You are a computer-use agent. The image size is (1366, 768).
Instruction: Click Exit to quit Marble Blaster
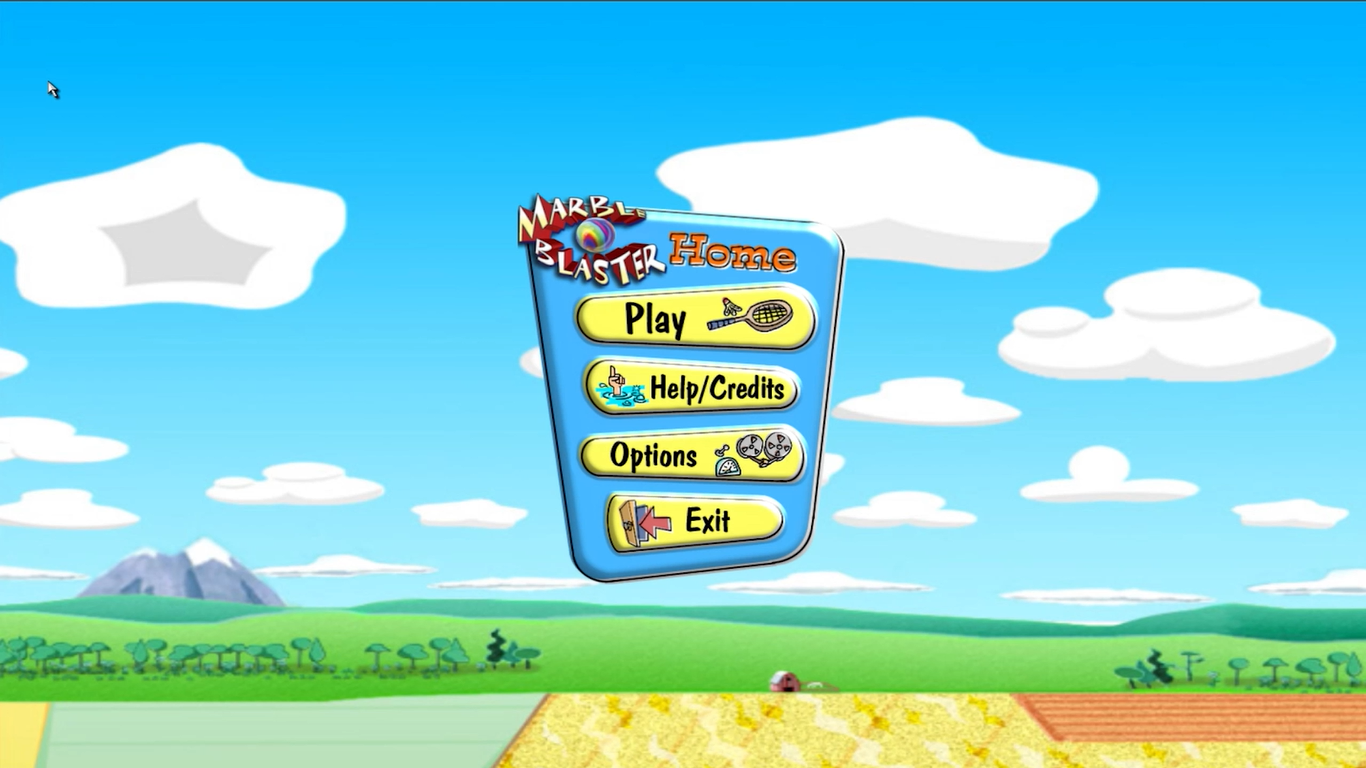pos(712,520)
